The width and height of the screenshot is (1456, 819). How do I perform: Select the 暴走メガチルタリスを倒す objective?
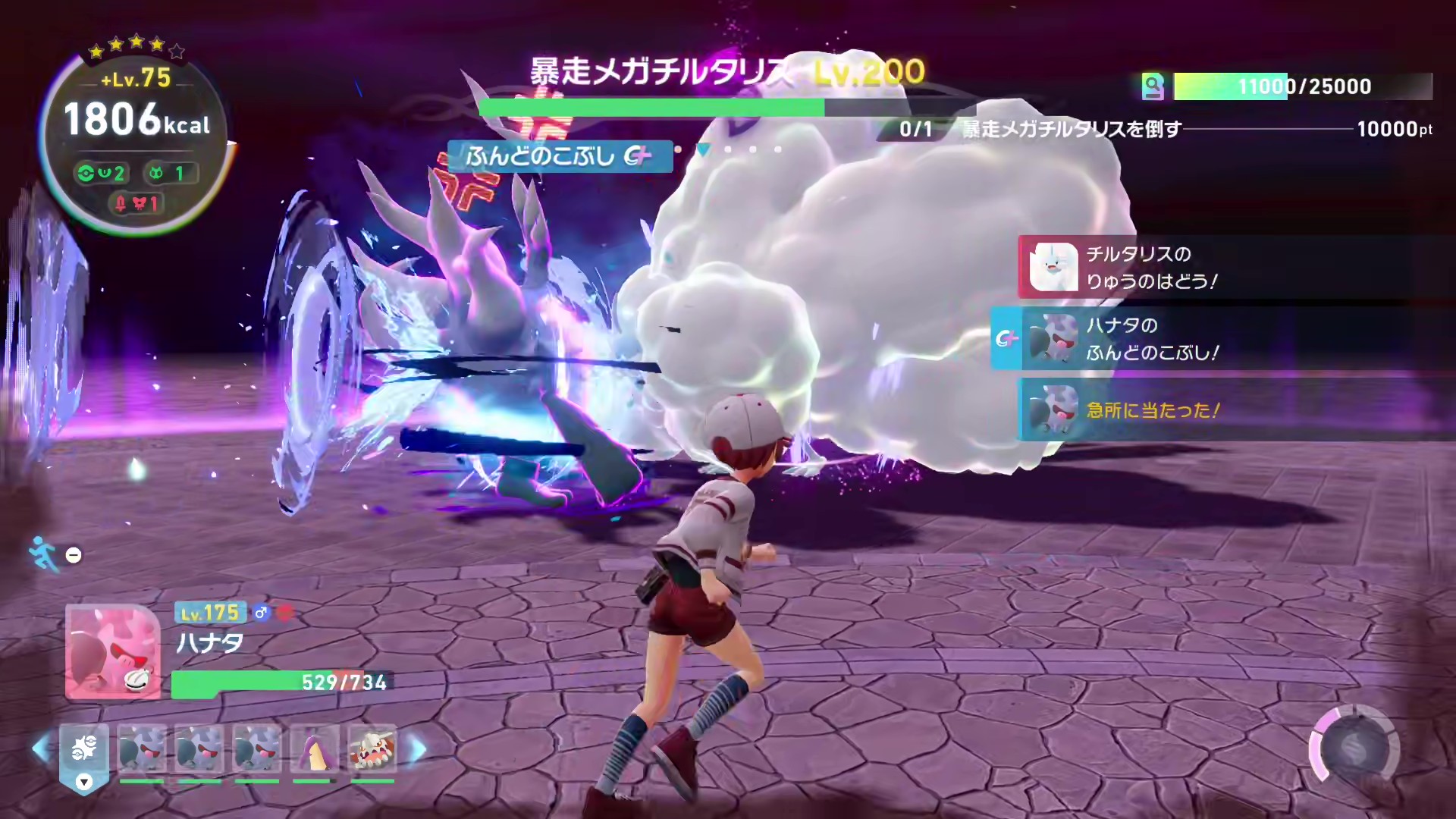(1071, 129)
